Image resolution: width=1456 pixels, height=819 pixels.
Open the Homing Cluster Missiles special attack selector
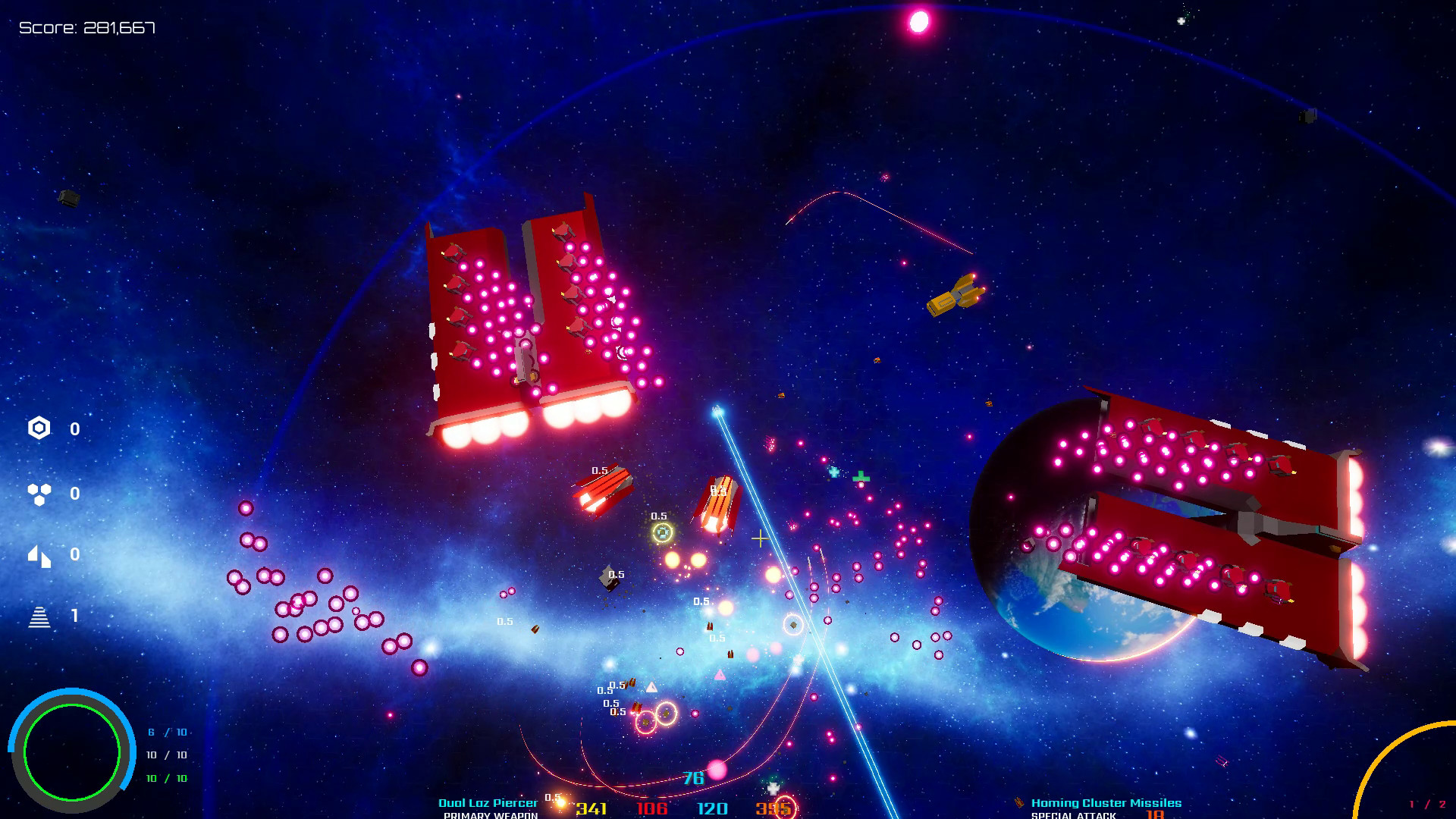coord(1106,802)
